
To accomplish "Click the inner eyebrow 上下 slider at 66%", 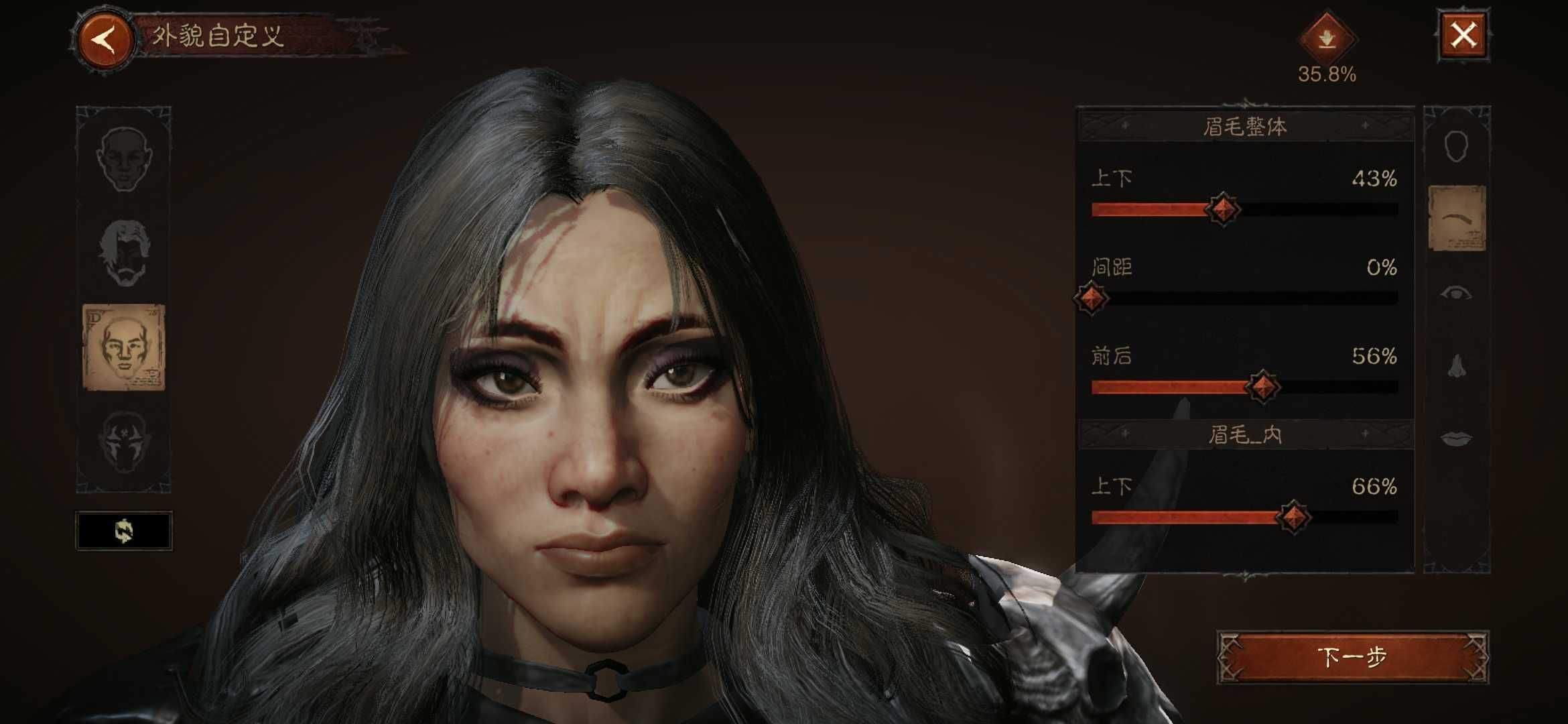I will pos(1293,517).
